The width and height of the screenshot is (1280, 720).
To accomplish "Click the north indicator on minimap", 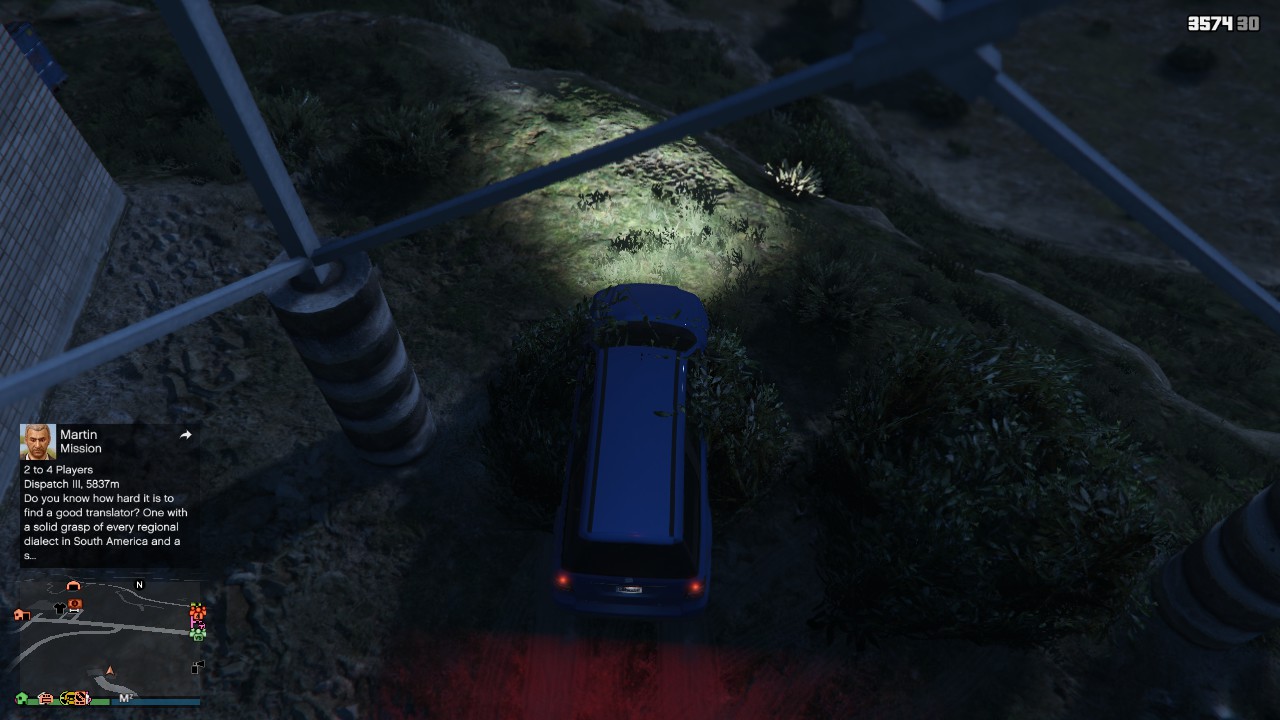I will pos(139,585).
